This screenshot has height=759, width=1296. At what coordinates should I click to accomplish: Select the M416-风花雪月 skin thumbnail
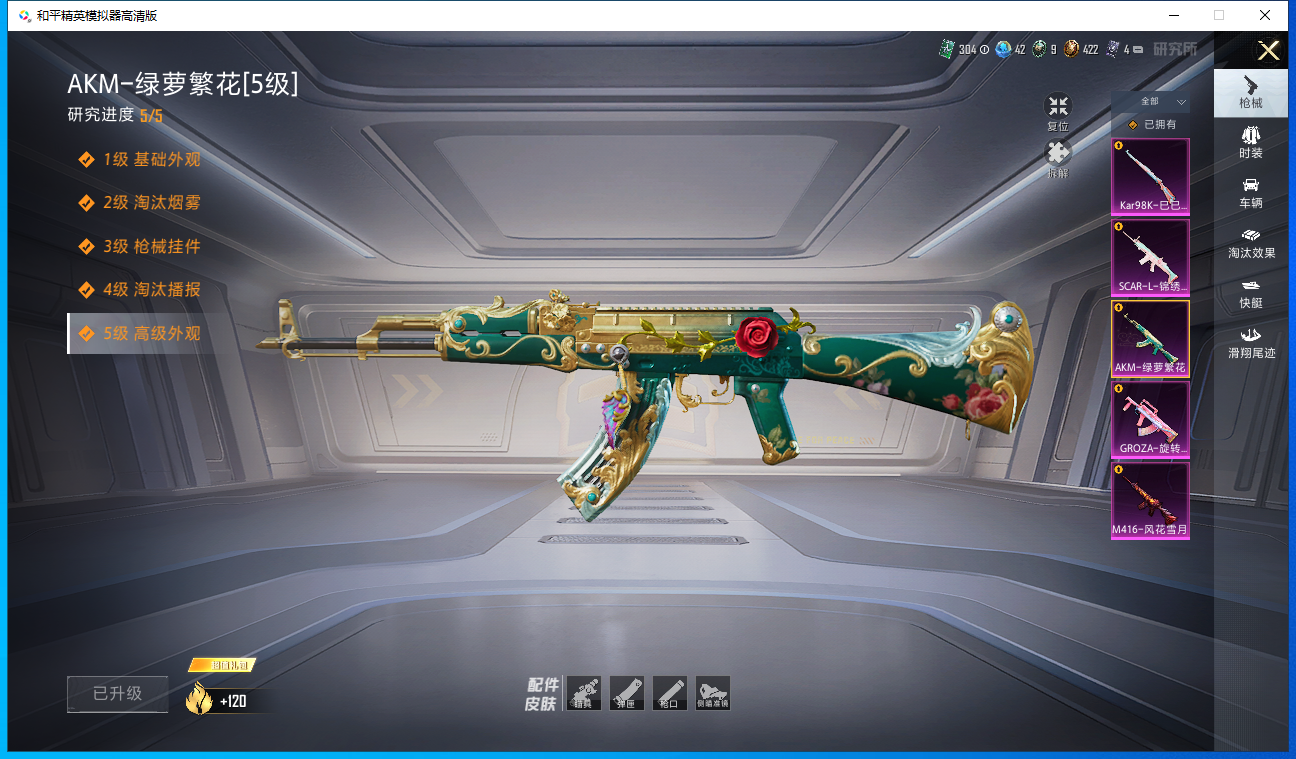[1150, 501]
